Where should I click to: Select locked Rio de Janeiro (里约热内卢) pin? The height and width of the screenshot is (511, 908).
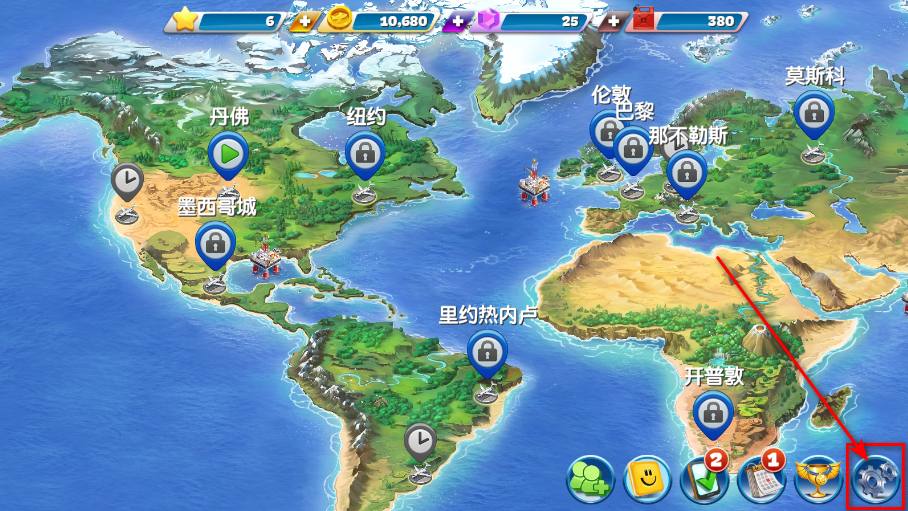(487, 351)
